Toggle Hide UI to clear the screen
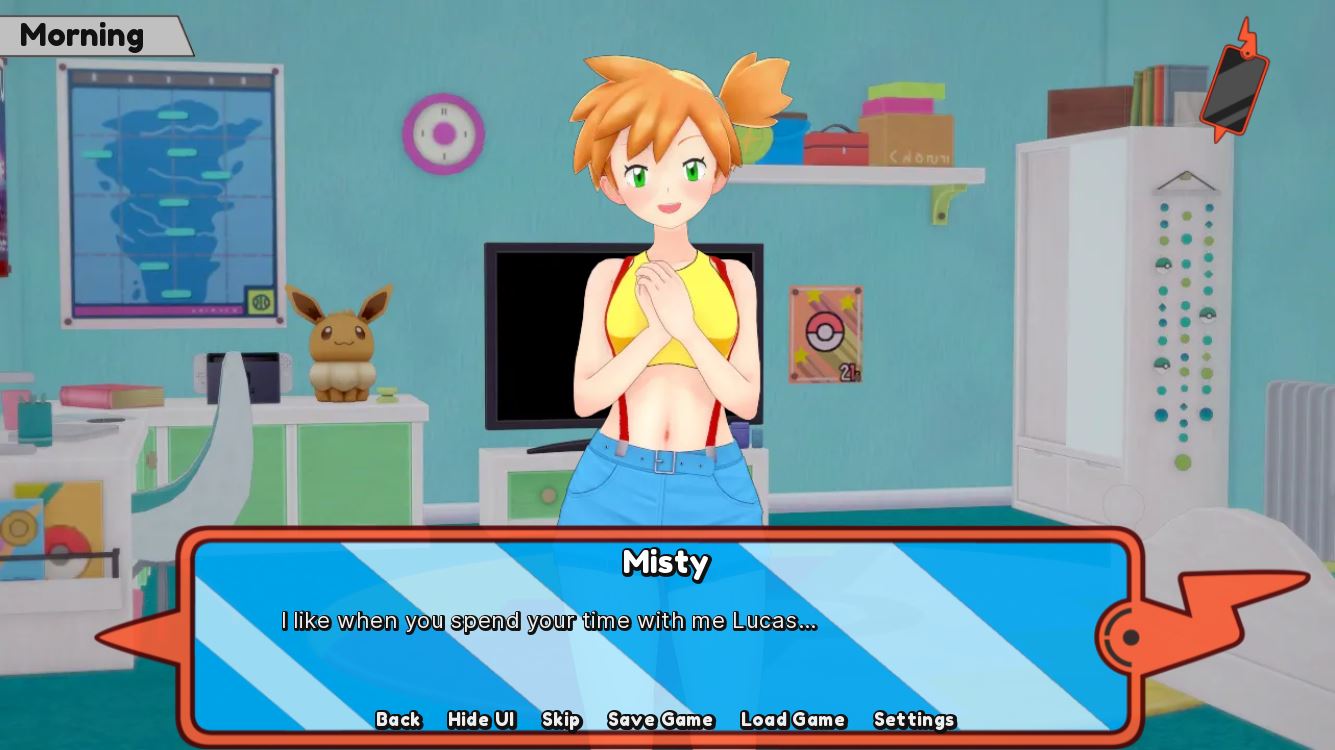Image resolution: width=1335 pixels, height=750 pixels. coord(481,719)
